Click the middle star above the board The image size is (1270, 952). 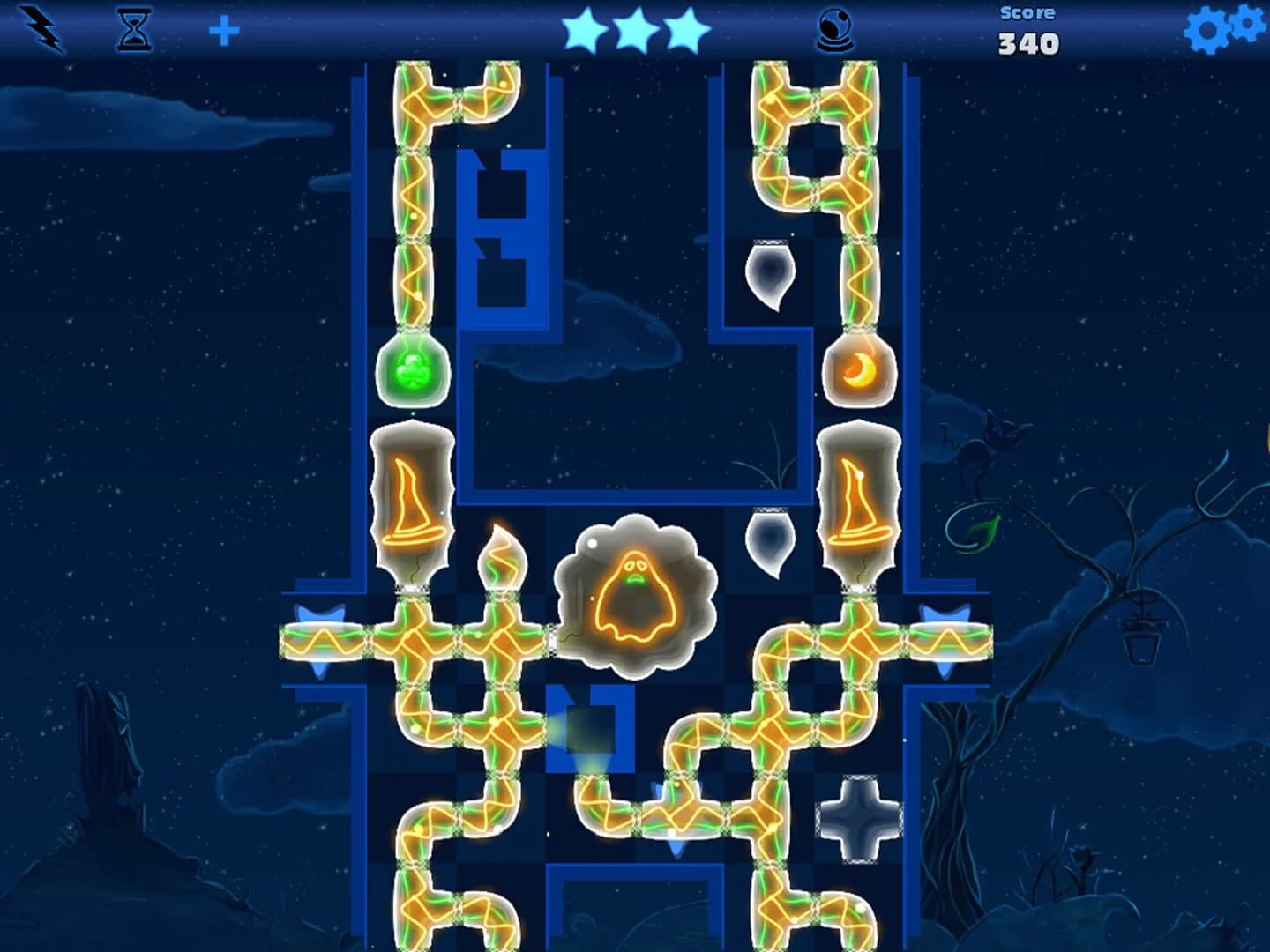pos(634,28)
